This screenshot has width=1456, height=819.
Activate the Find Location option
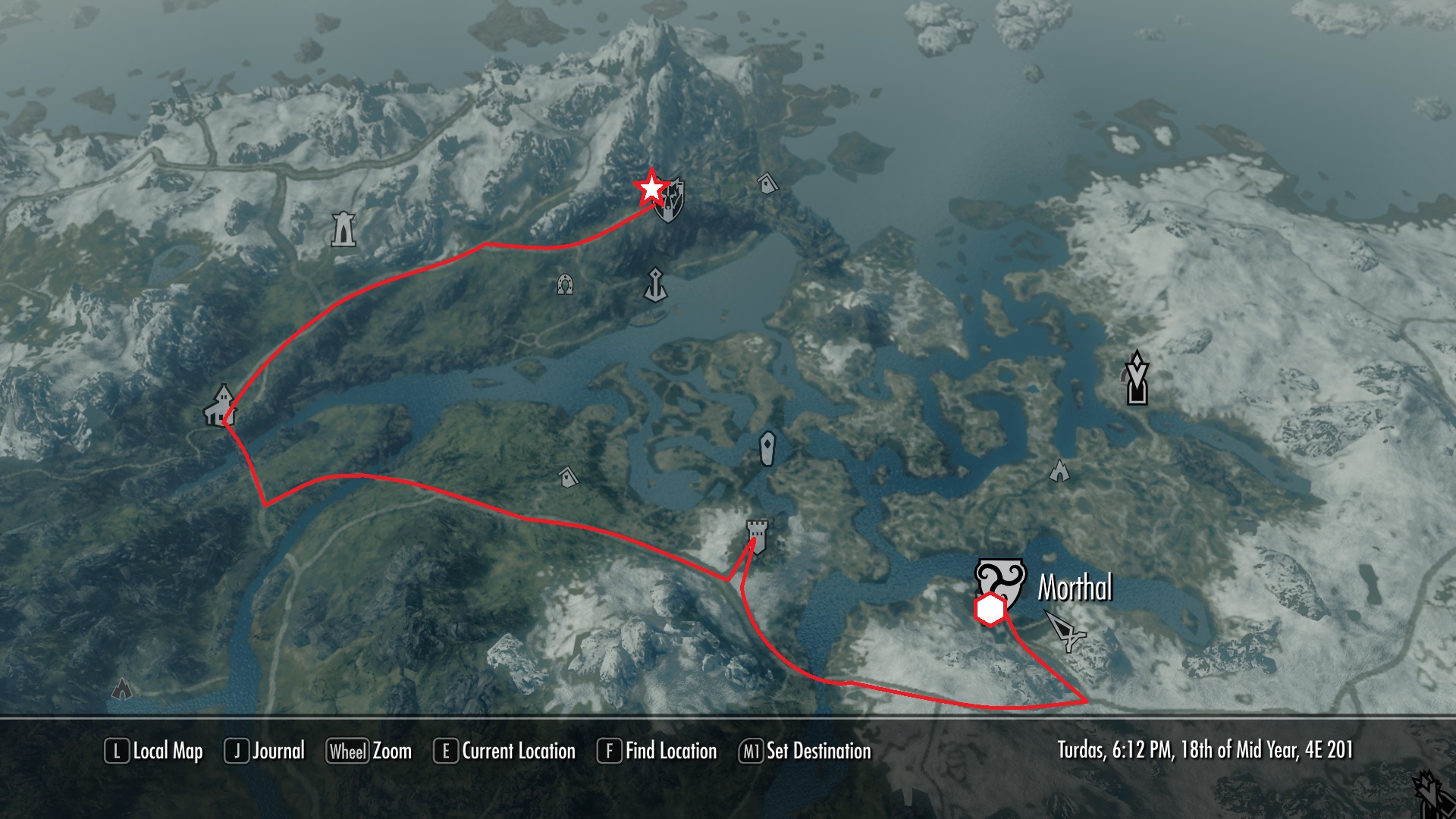(657, 752)
